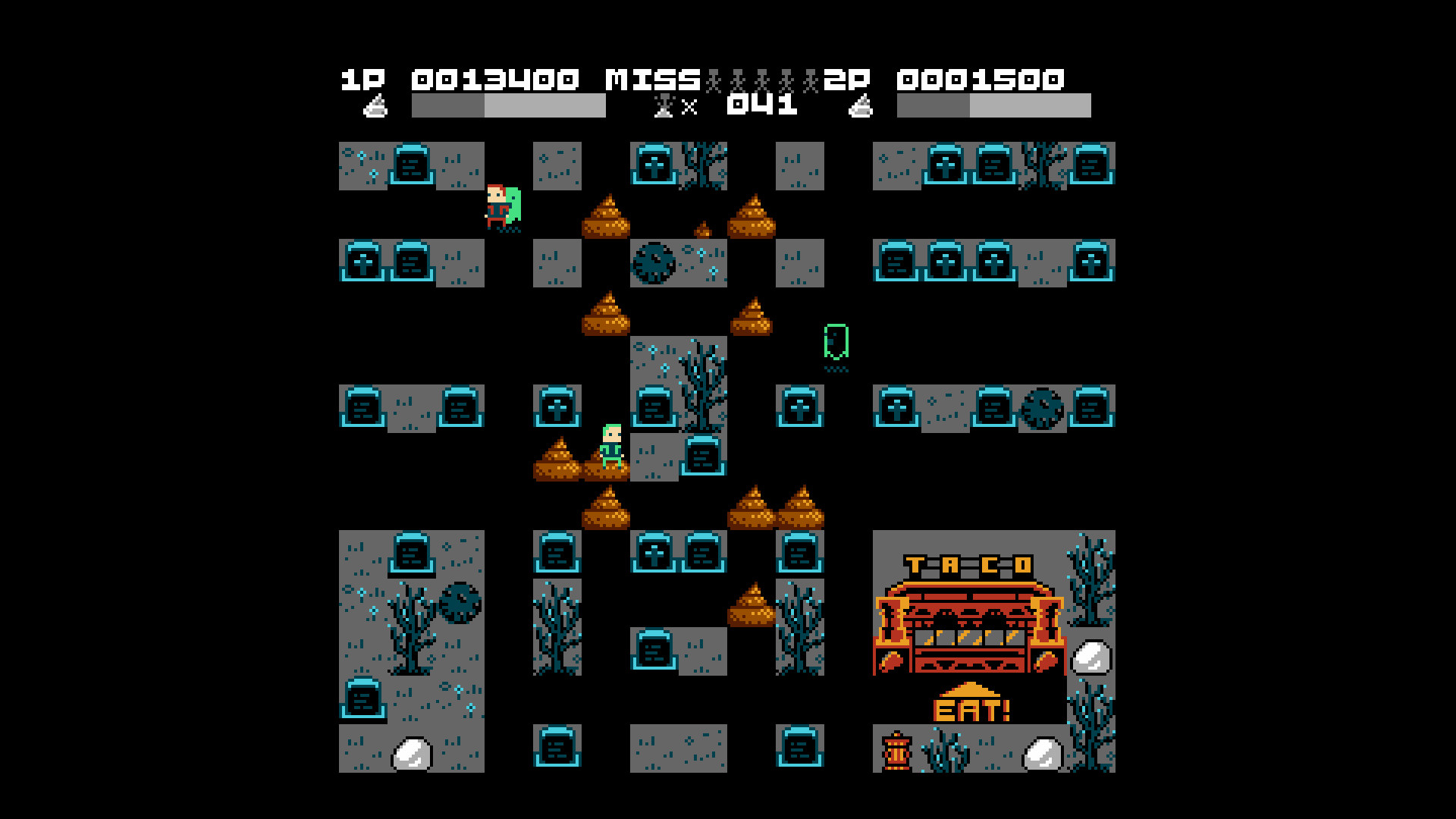The image size is (1456, 819).
Task: Click the 1P progress bar under the score
Action: click(x=508, y=105)
